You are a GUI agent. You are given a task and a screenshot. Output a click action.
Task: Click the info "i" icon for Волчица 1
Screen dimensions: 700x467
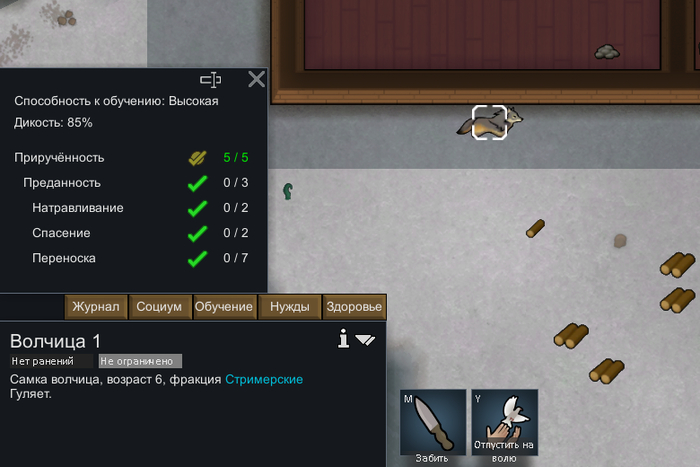point(343,340)
